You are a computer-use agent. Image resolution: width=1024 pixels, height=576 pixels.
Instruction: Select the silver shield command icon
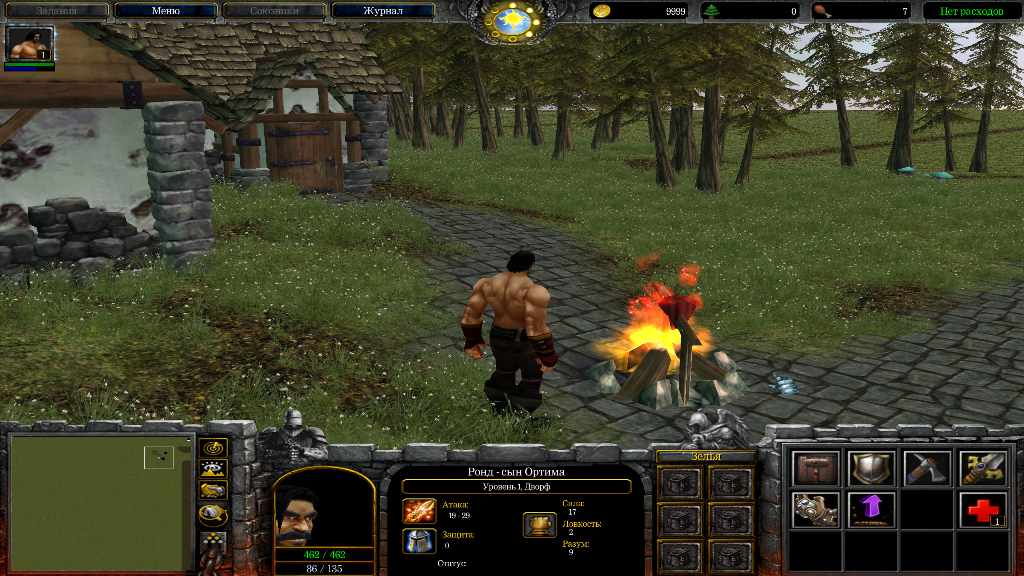click(x=871, y=468)
